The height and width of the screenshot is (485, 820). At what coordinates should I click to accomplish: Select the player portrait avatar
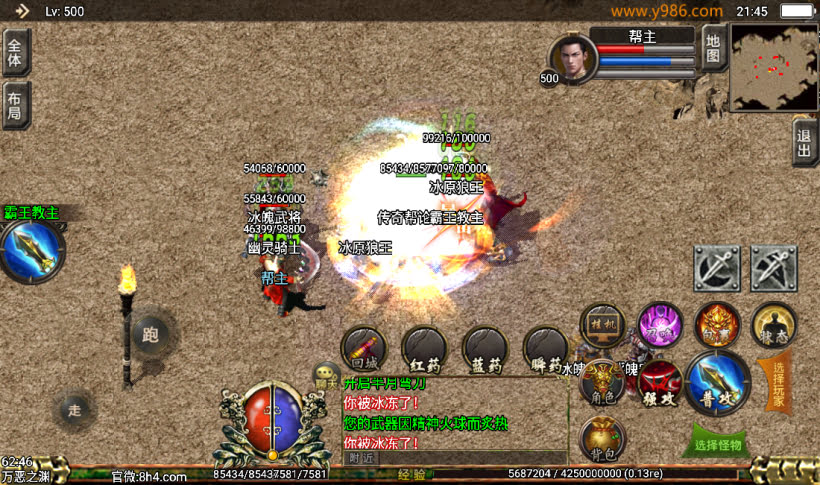pyautogui.click(x=573, y=58)
